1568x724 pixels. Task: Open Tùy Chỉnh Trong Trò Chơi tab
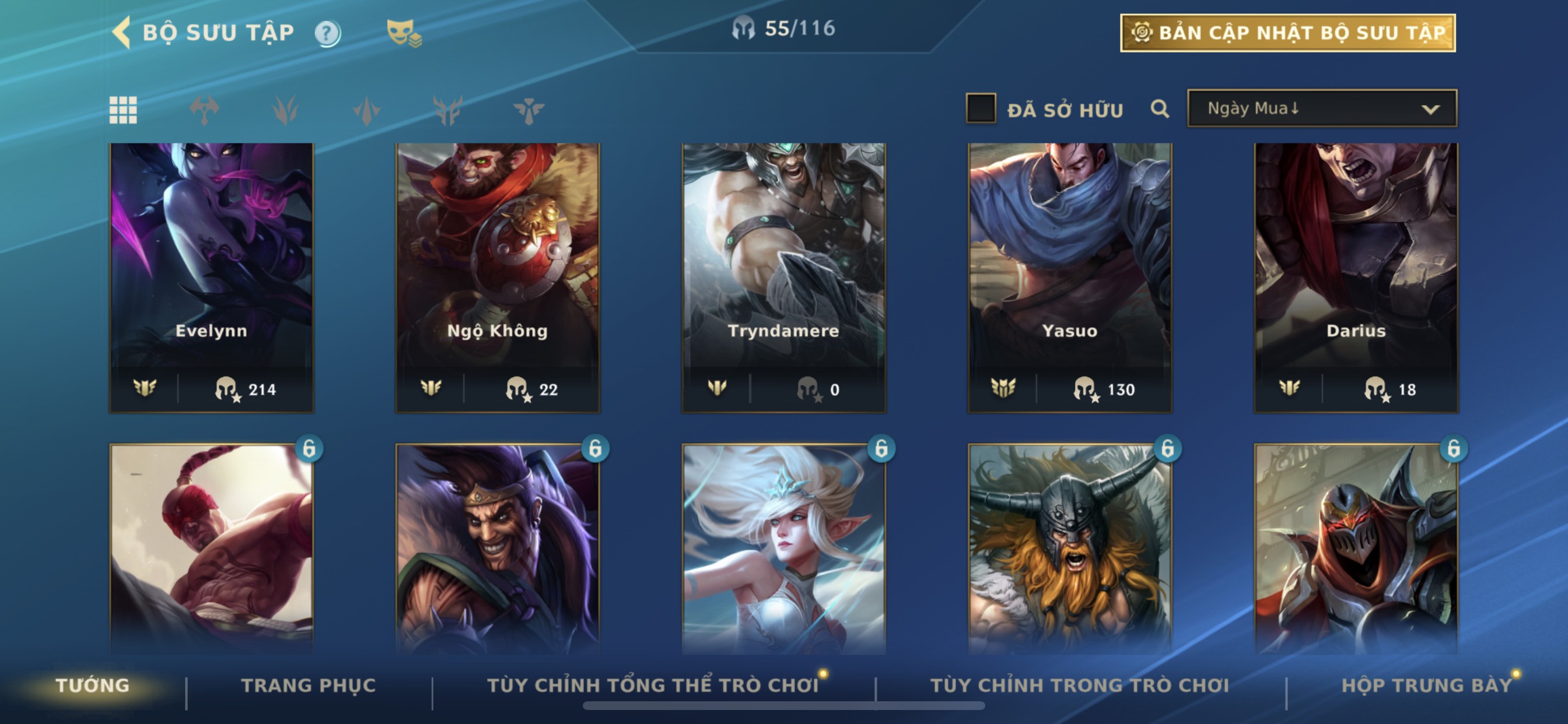(x=1079, y=685)
